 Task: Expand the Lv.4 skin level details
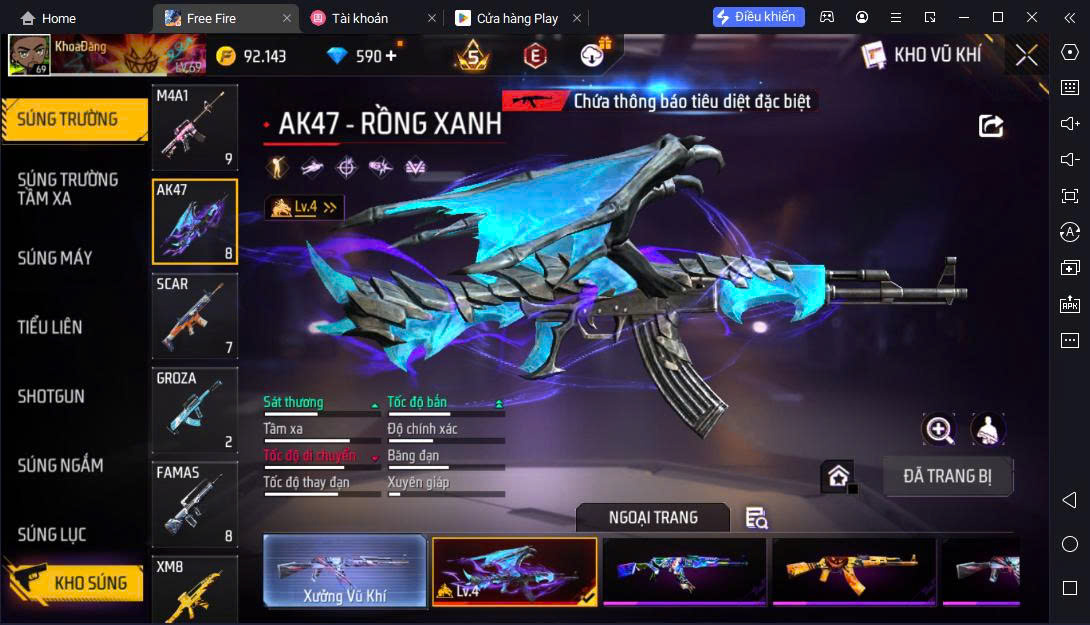(304, 207)
